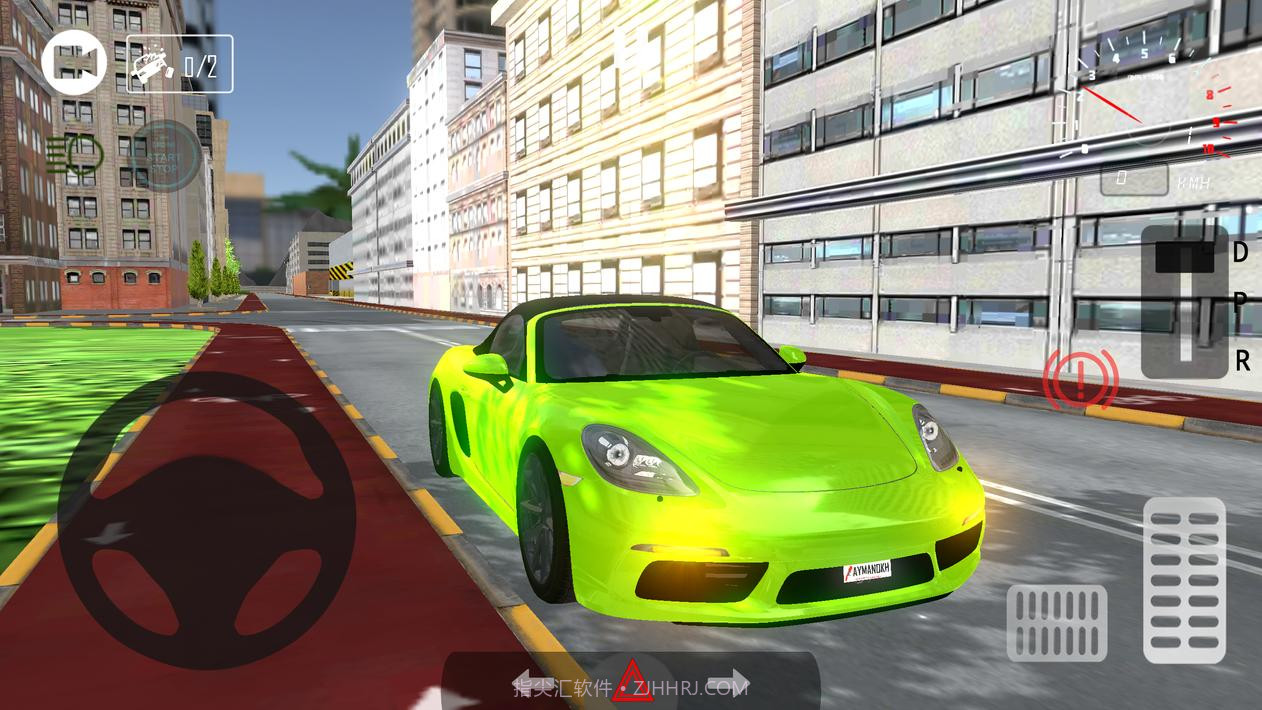Tap the brake pedal

pos(1056,623)
